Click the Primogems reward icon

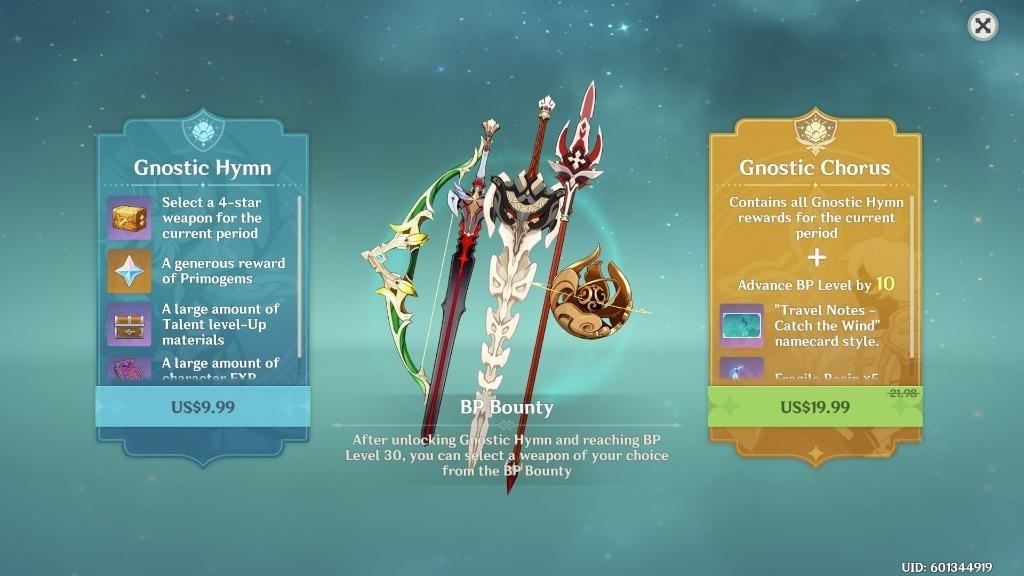[x=129, y=270]
